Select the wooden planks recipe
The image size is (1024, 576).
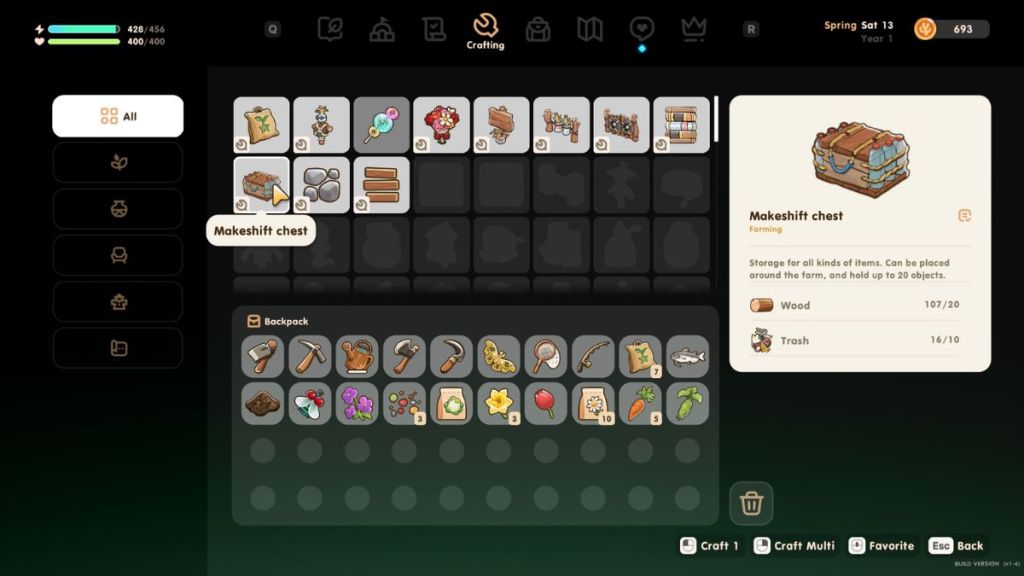coord(382,185)
